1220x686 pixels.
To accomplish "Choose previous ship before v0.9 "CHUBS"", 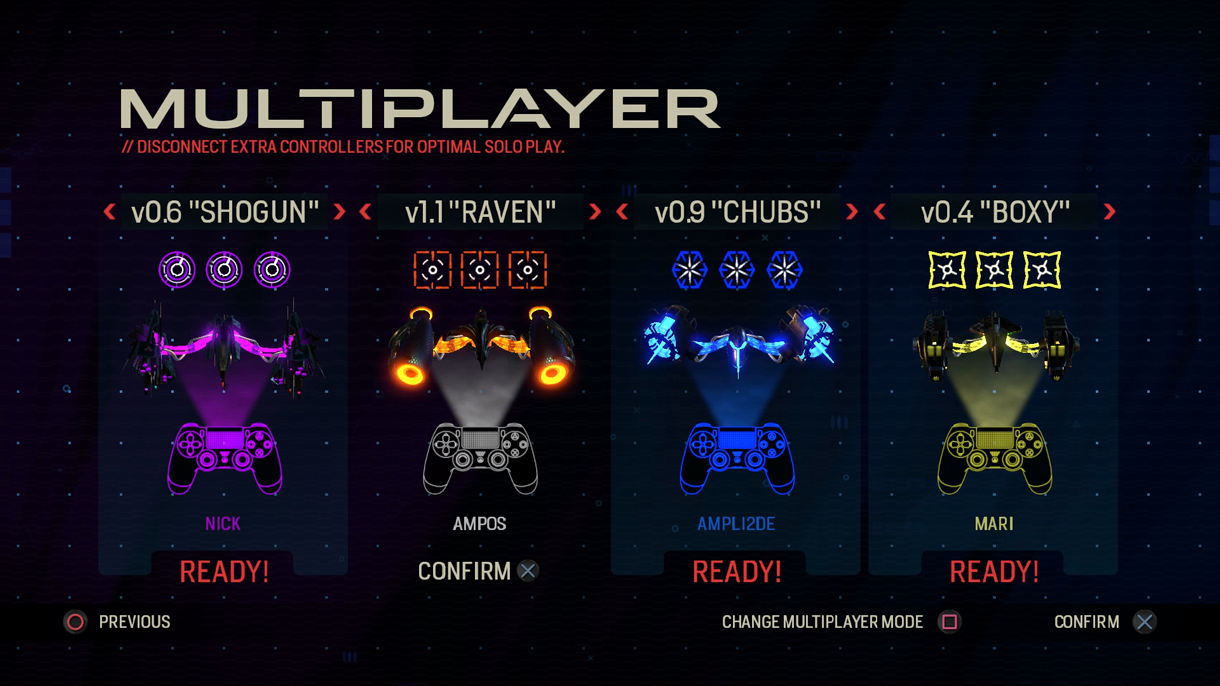I will point(623,212).
